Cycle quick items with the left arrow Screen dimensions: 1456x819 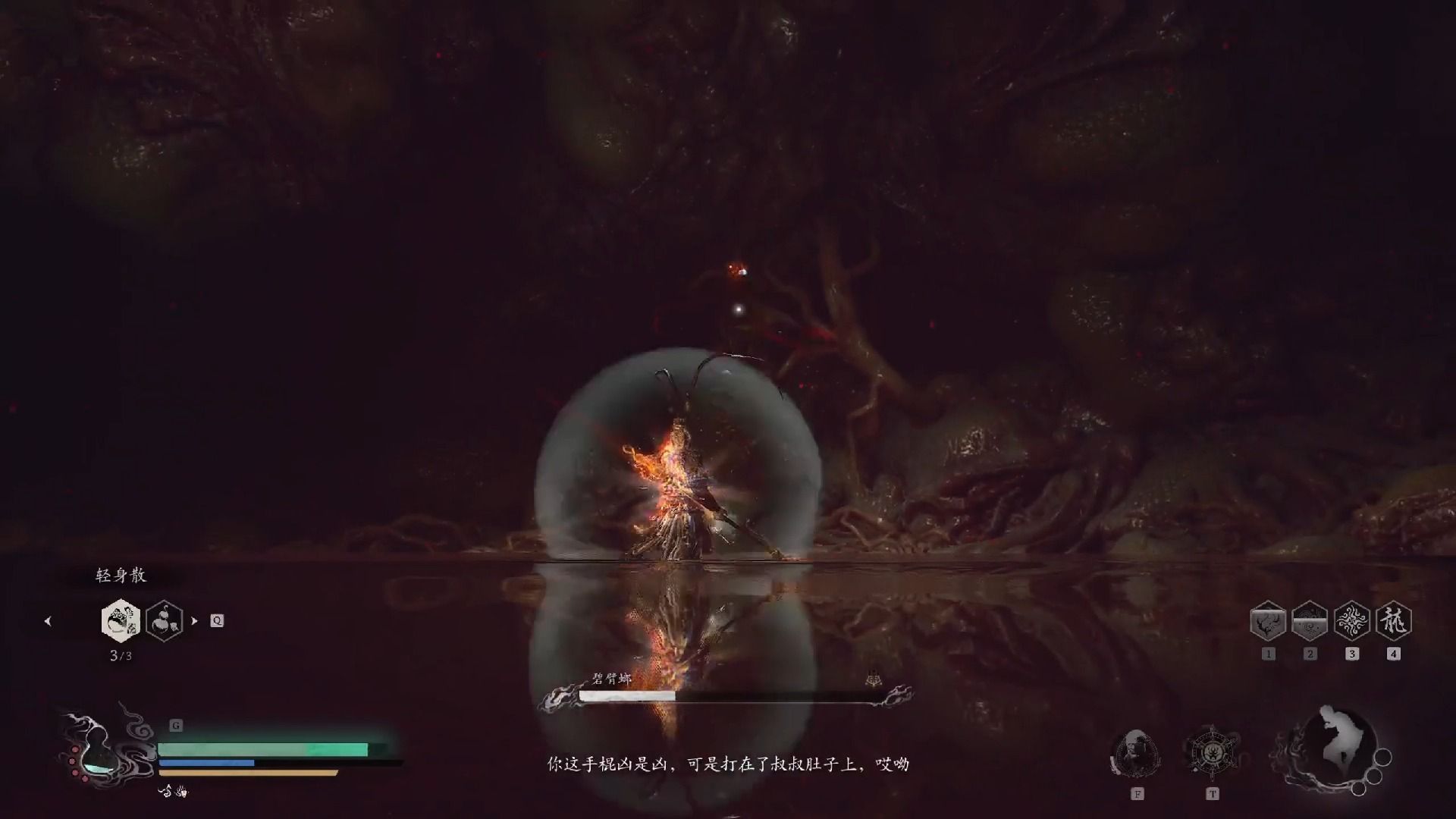[x=48, y=621]
